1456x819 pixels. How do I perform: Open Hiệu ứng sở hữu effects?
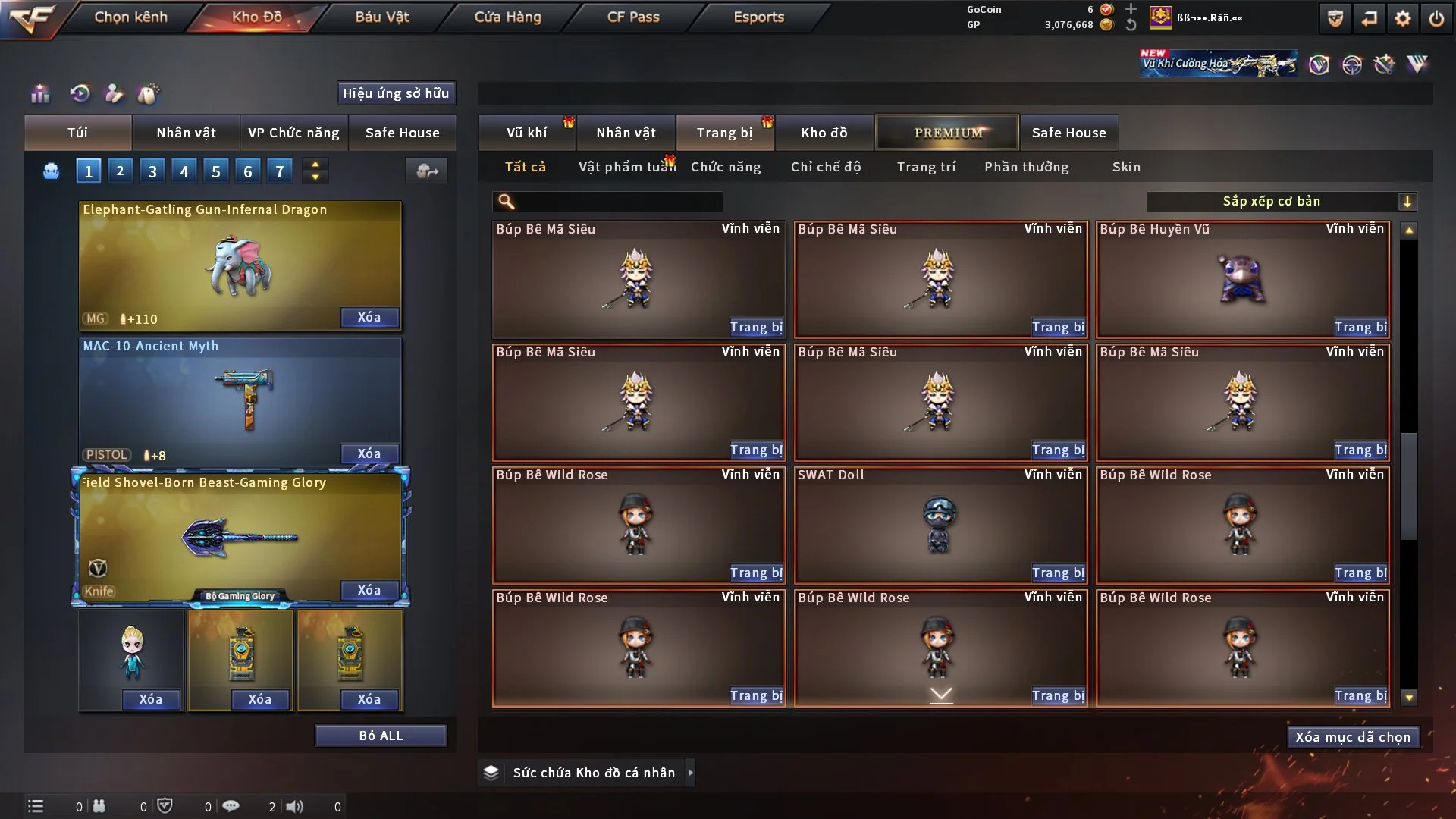pyautogui.click(x=396, y=93)
